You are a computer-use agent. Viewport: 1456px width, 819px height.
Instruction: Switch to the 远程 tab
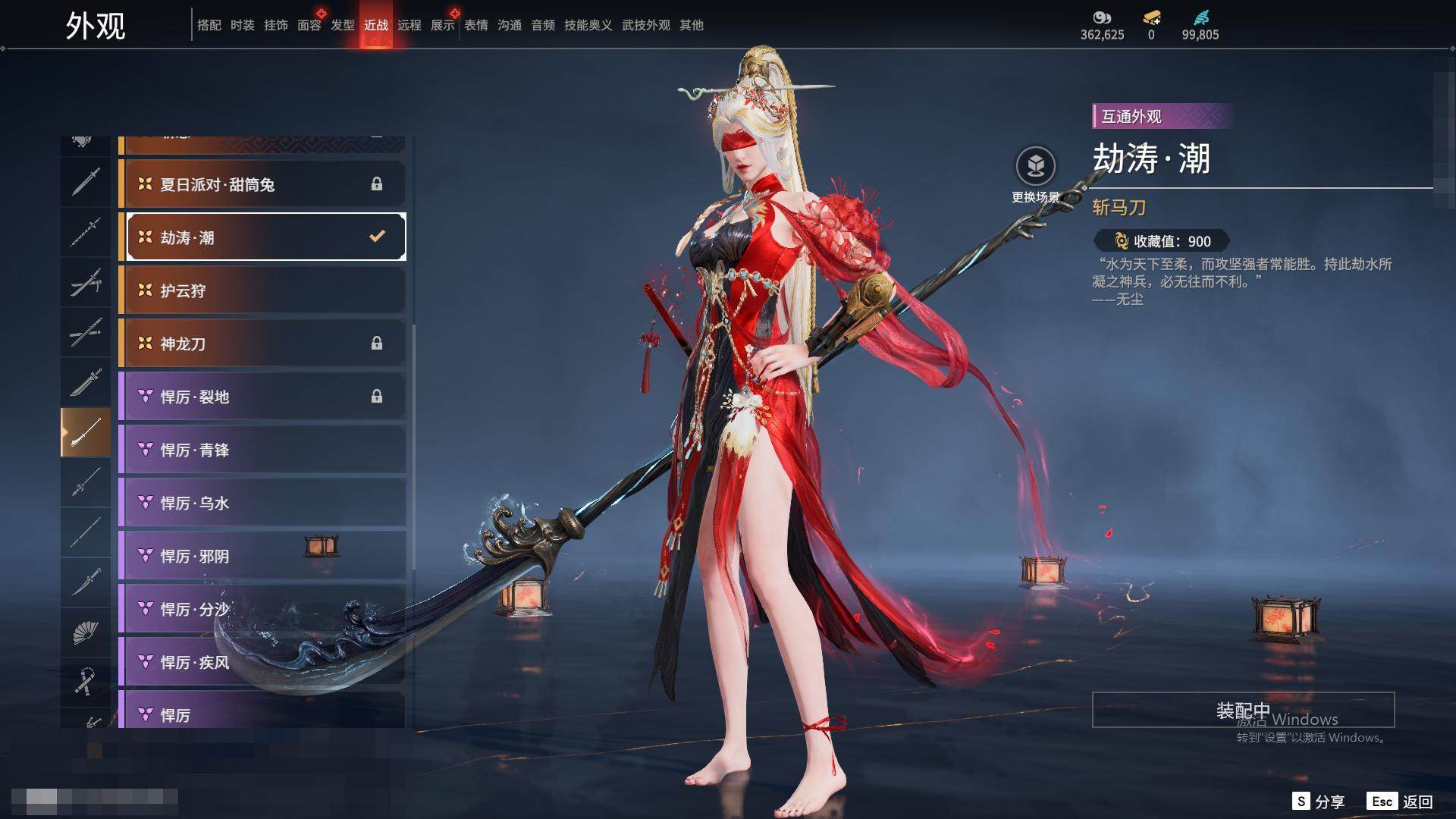point(409,25)
